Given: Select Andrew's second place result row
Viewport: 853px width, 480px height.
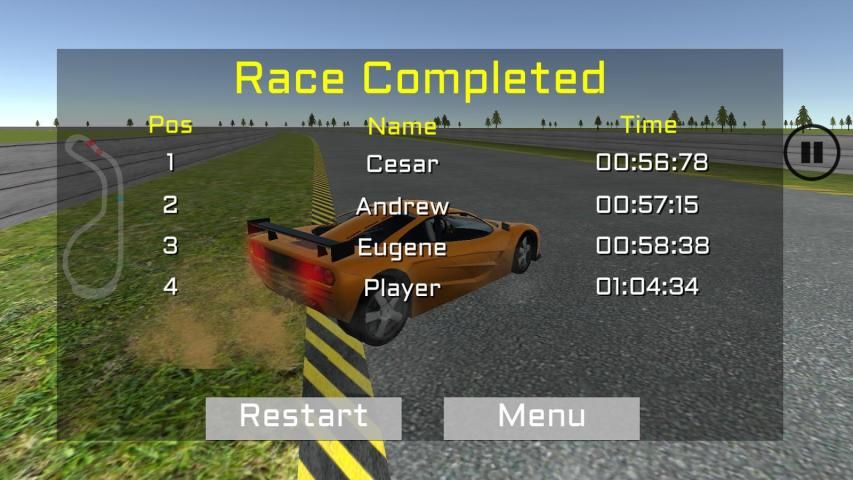Looking at the screenshot, I should coord(402,206).
